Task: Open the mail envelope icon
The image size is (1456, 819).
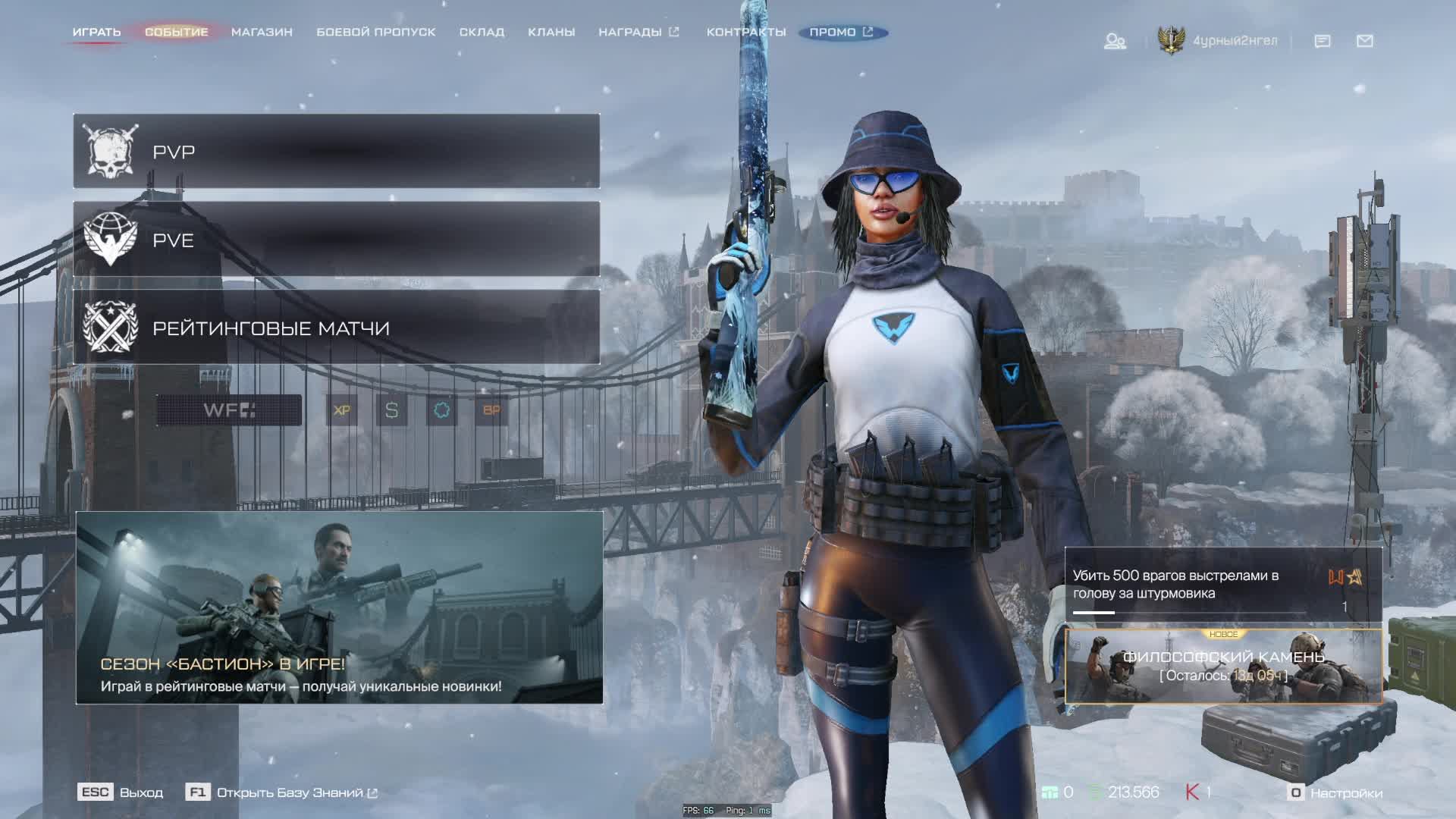Action: coord(1364,41)
